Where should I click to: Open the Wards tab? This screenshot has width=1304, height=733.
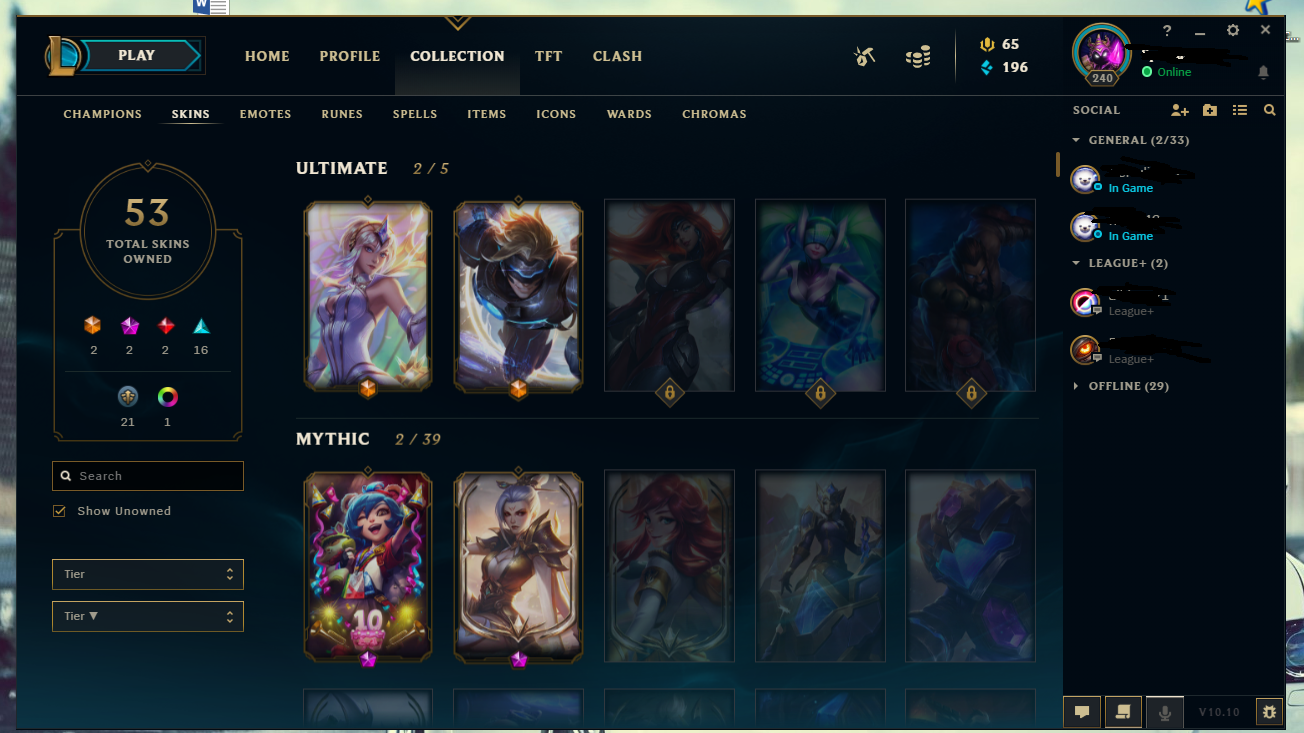[629, 114]
